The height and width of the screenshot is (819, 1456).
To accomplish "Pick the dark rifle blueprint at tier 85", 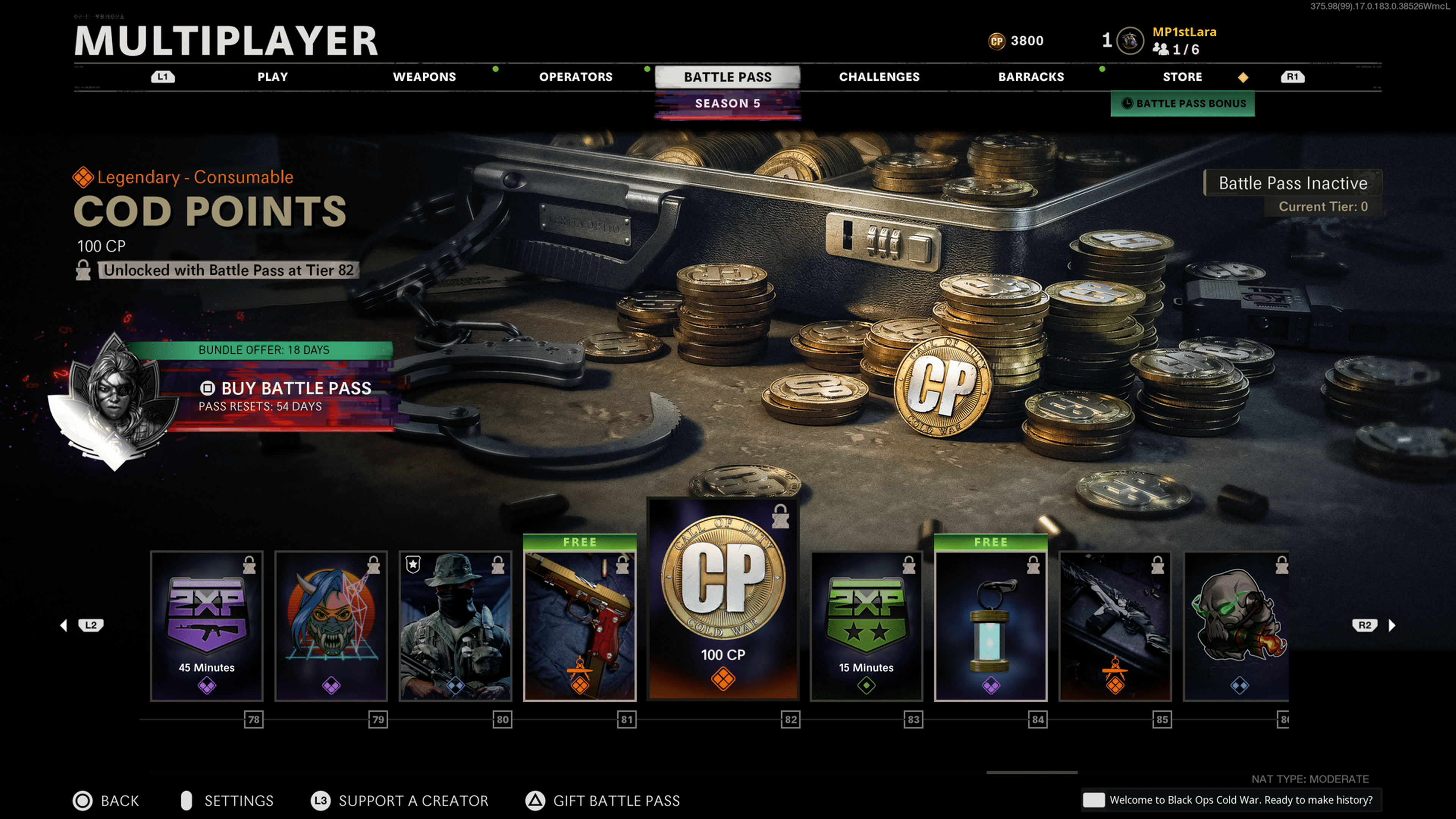I will pyautogui.click(x=1115, y=626).
